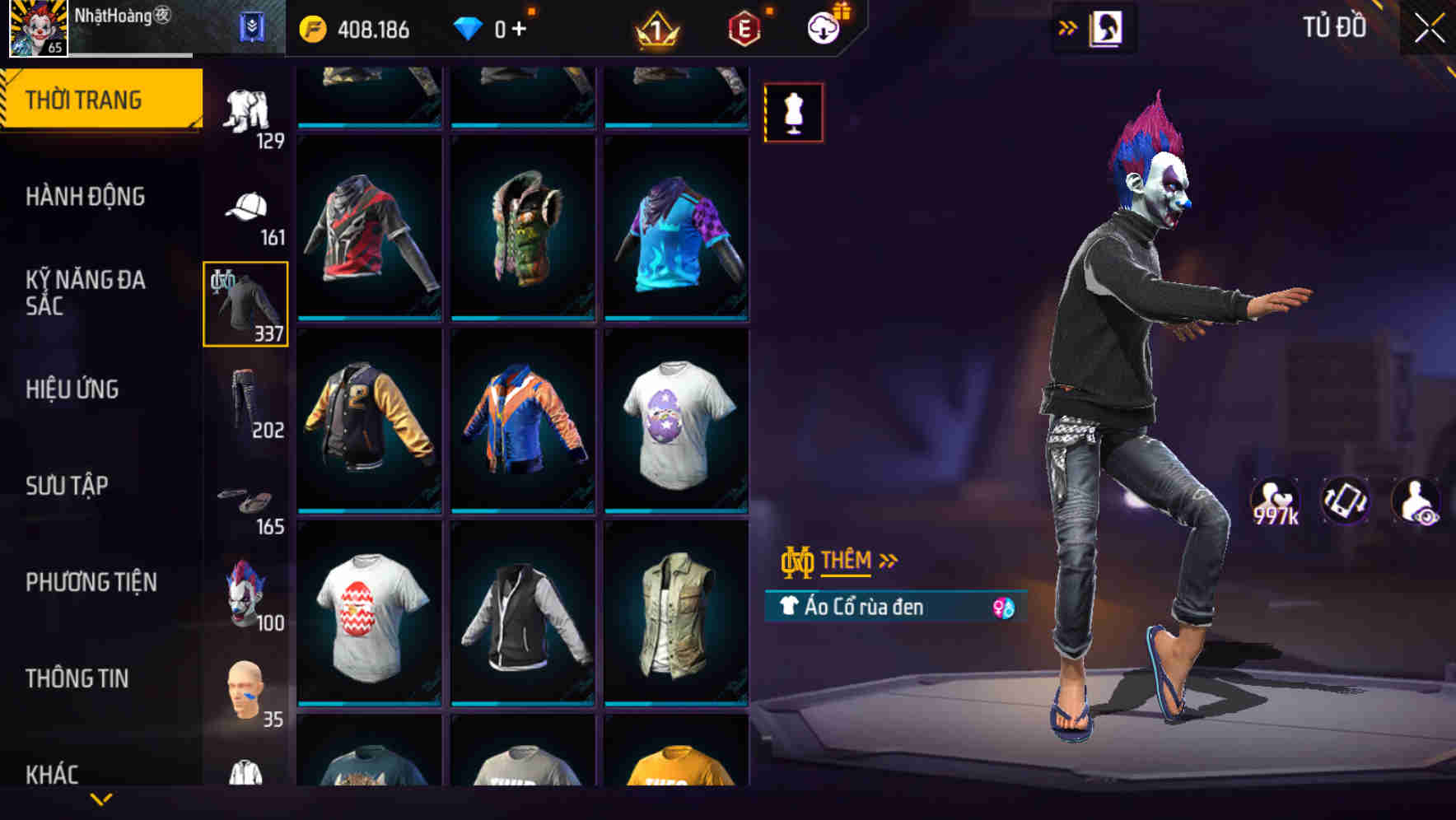Toggle the gender symbol on Áo Cổ rùa đen
This screenshot has width=1456, height=820.
coord(1001,608)
